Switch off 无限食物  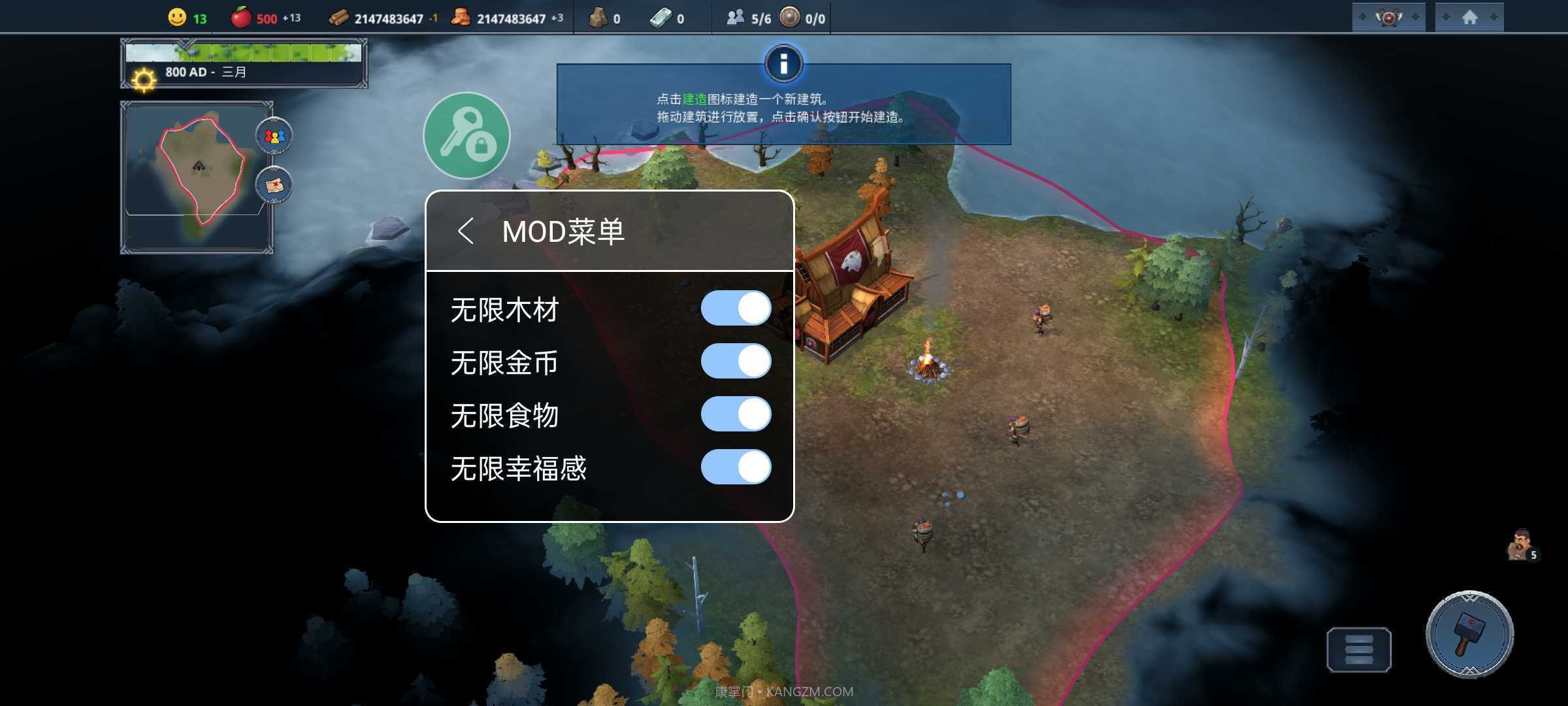click(736, 414)
